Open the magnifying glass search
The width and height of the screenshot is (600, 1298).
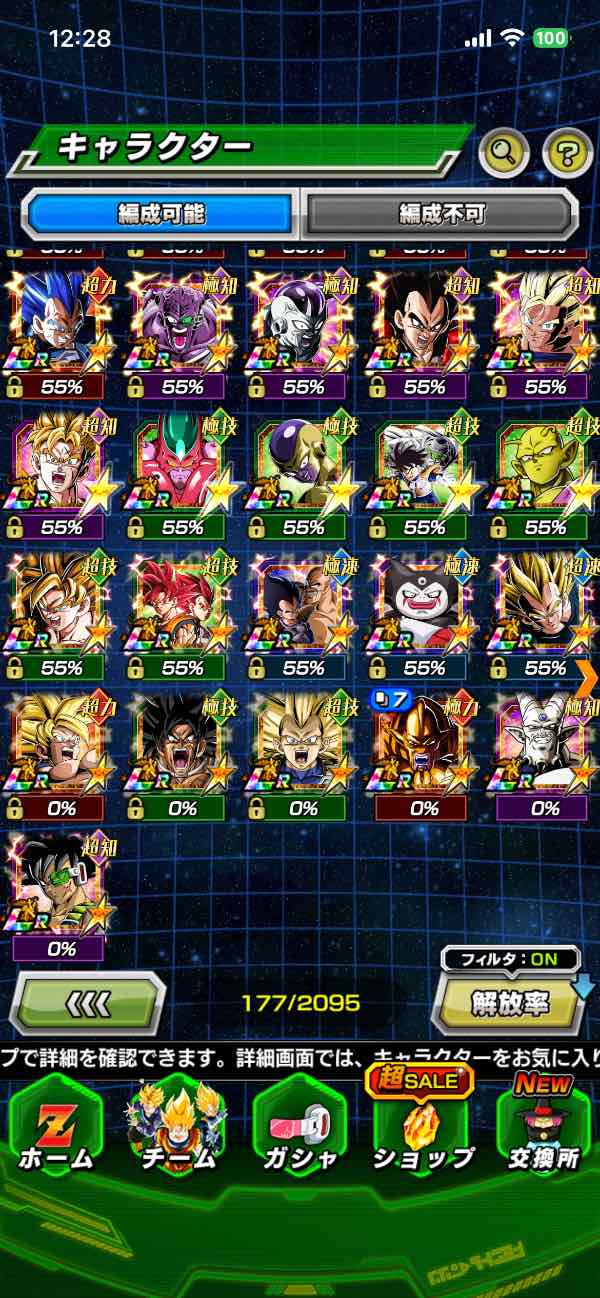(x=504, y=153)
